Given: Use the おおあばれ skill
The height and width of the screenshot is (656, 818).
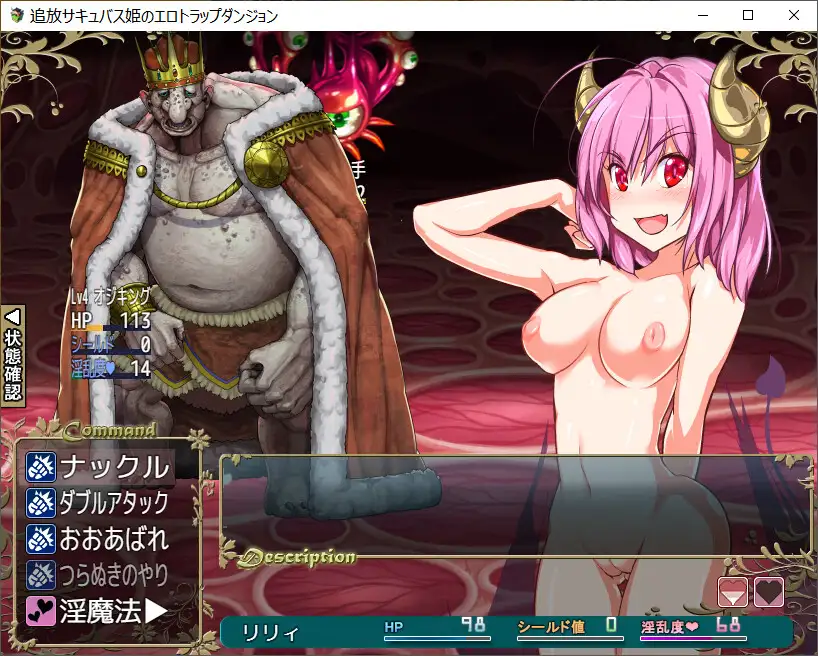Looking at the screenshot, I should click(x=99, y=538).
